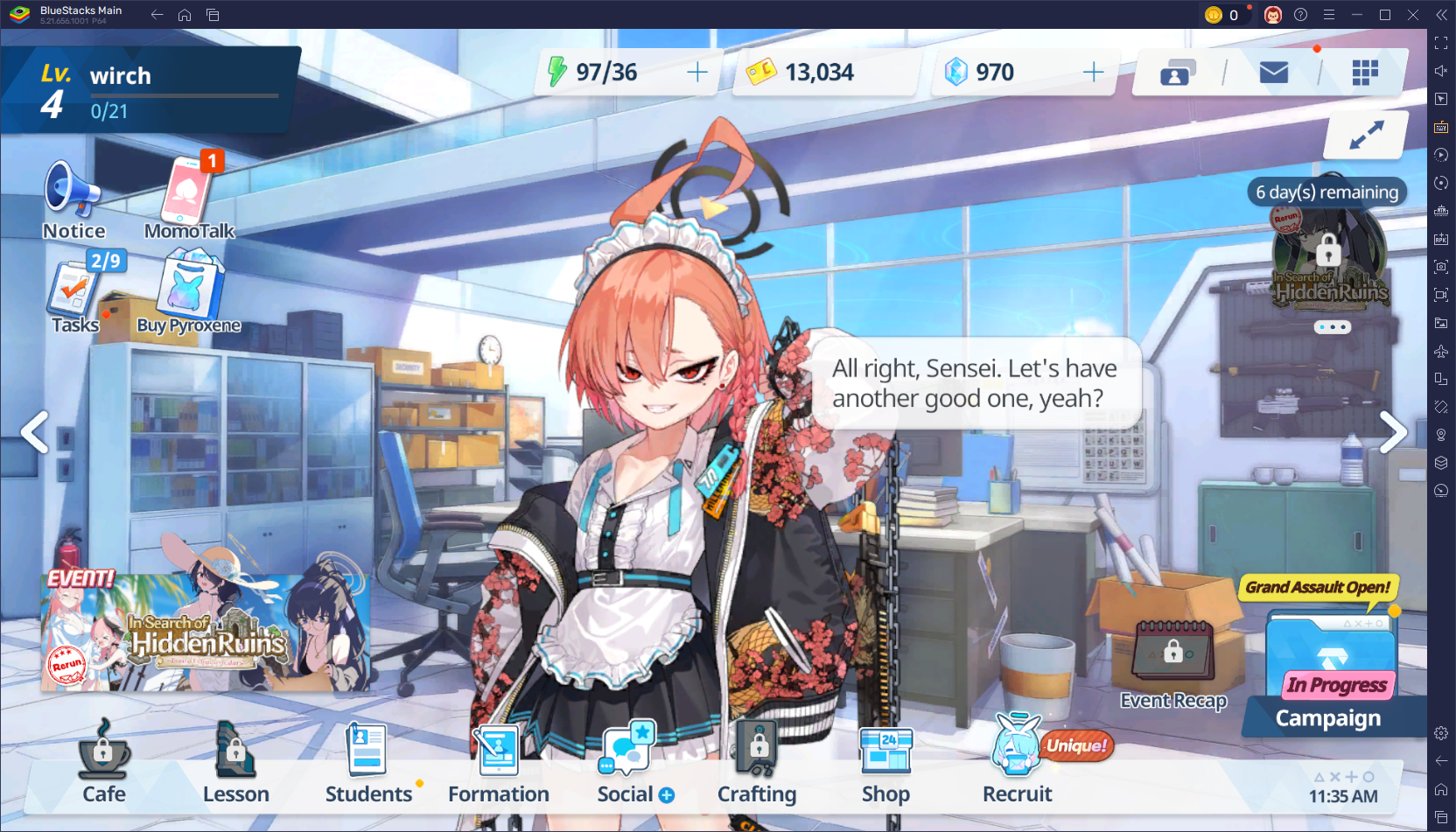The image size is (1456, 832).
Task: Hide the lobby UI with the arrows button
Action: [1366, 135]
